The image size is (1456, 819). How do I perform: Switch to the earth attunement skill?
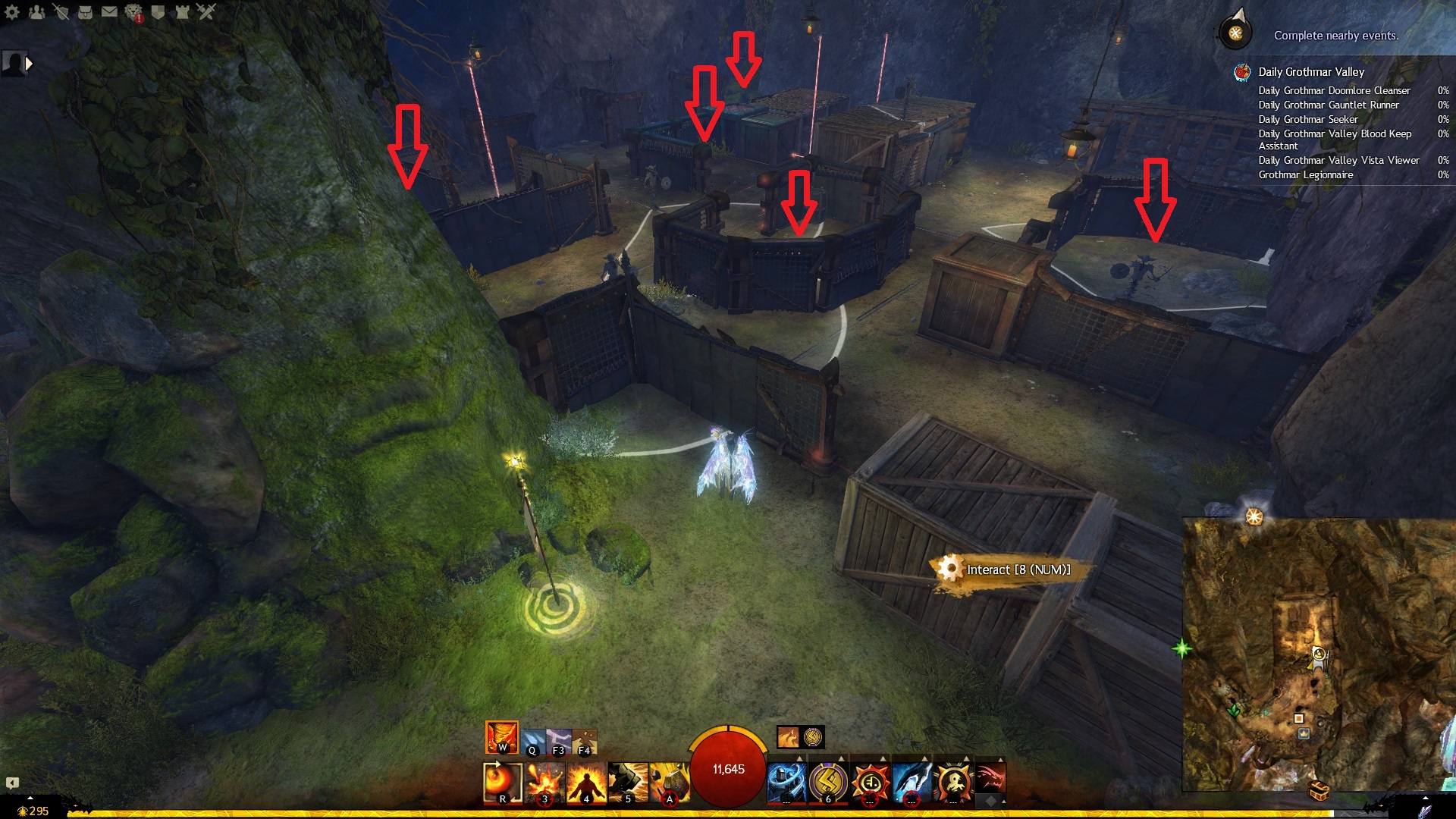(585, 741)
